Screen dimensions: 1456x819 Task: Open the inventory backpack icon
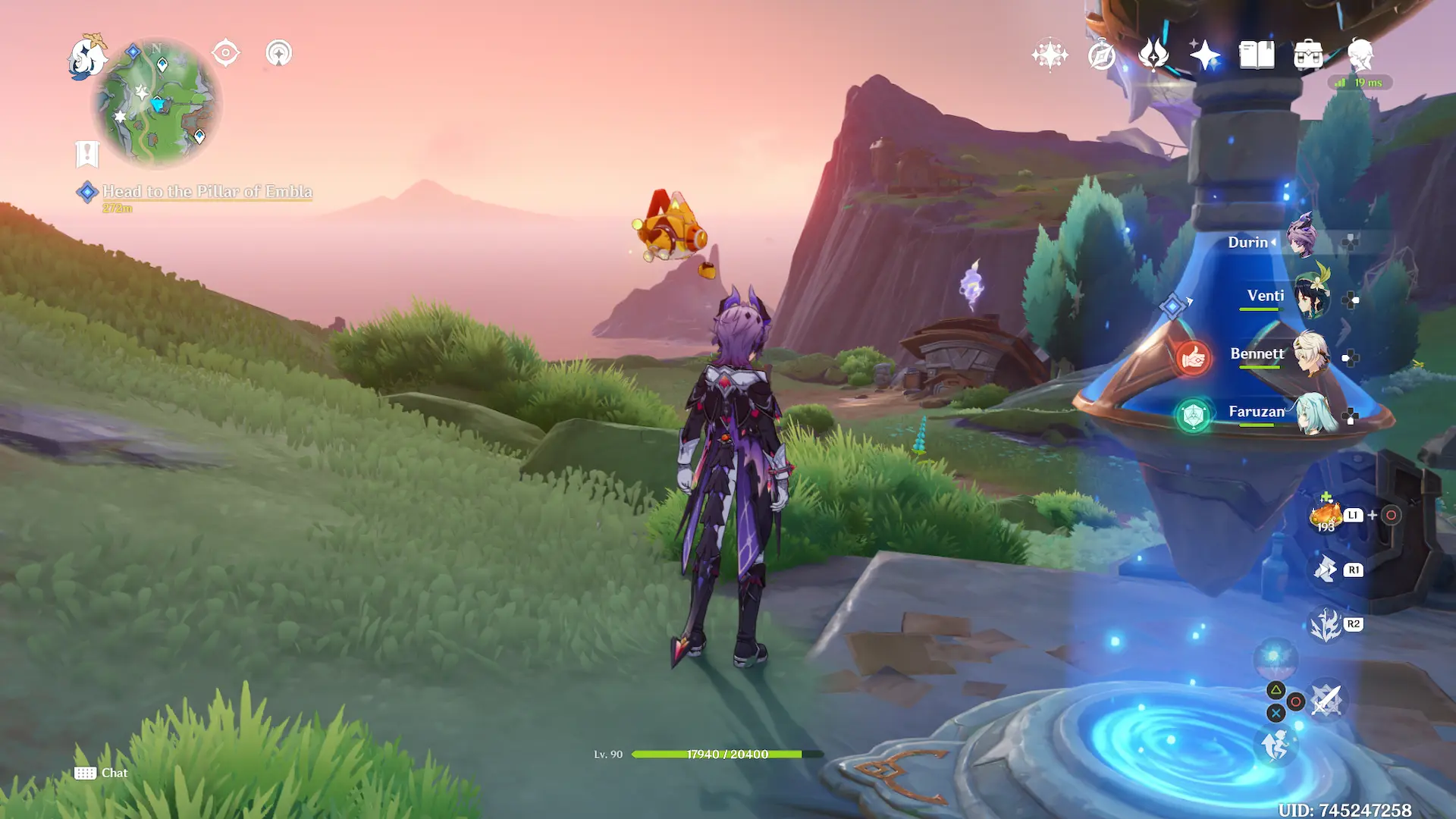[x=1308, y=55]
